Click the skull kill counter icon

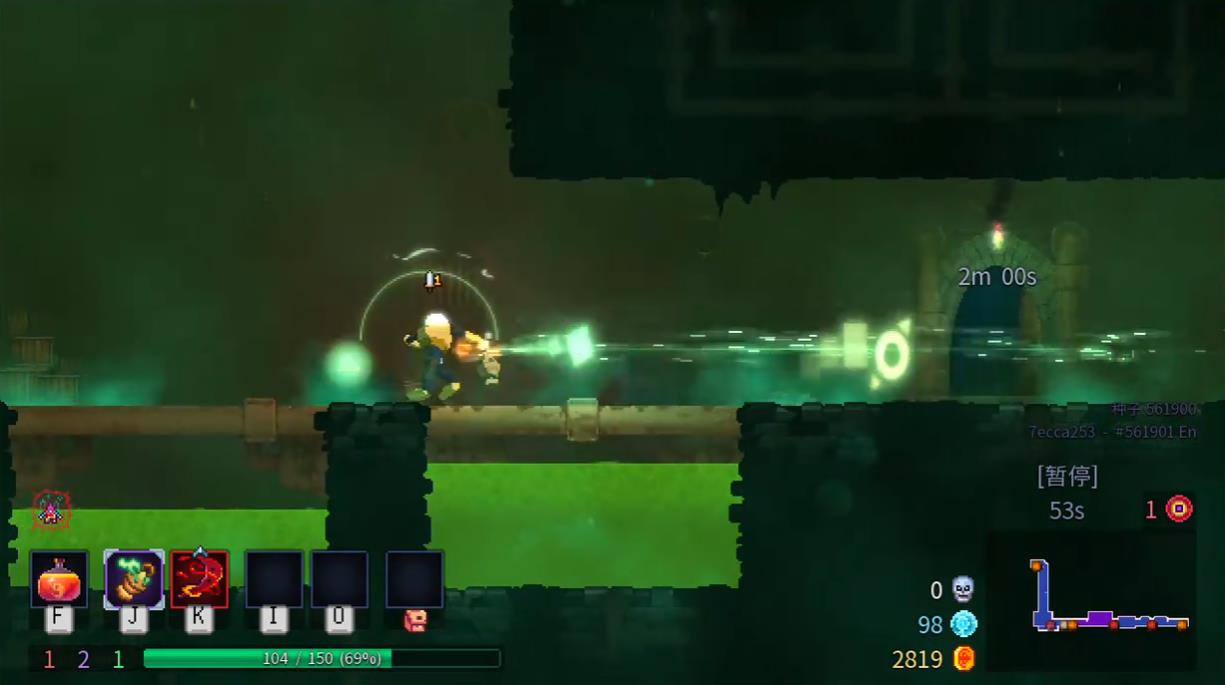(x=963, y=589)
